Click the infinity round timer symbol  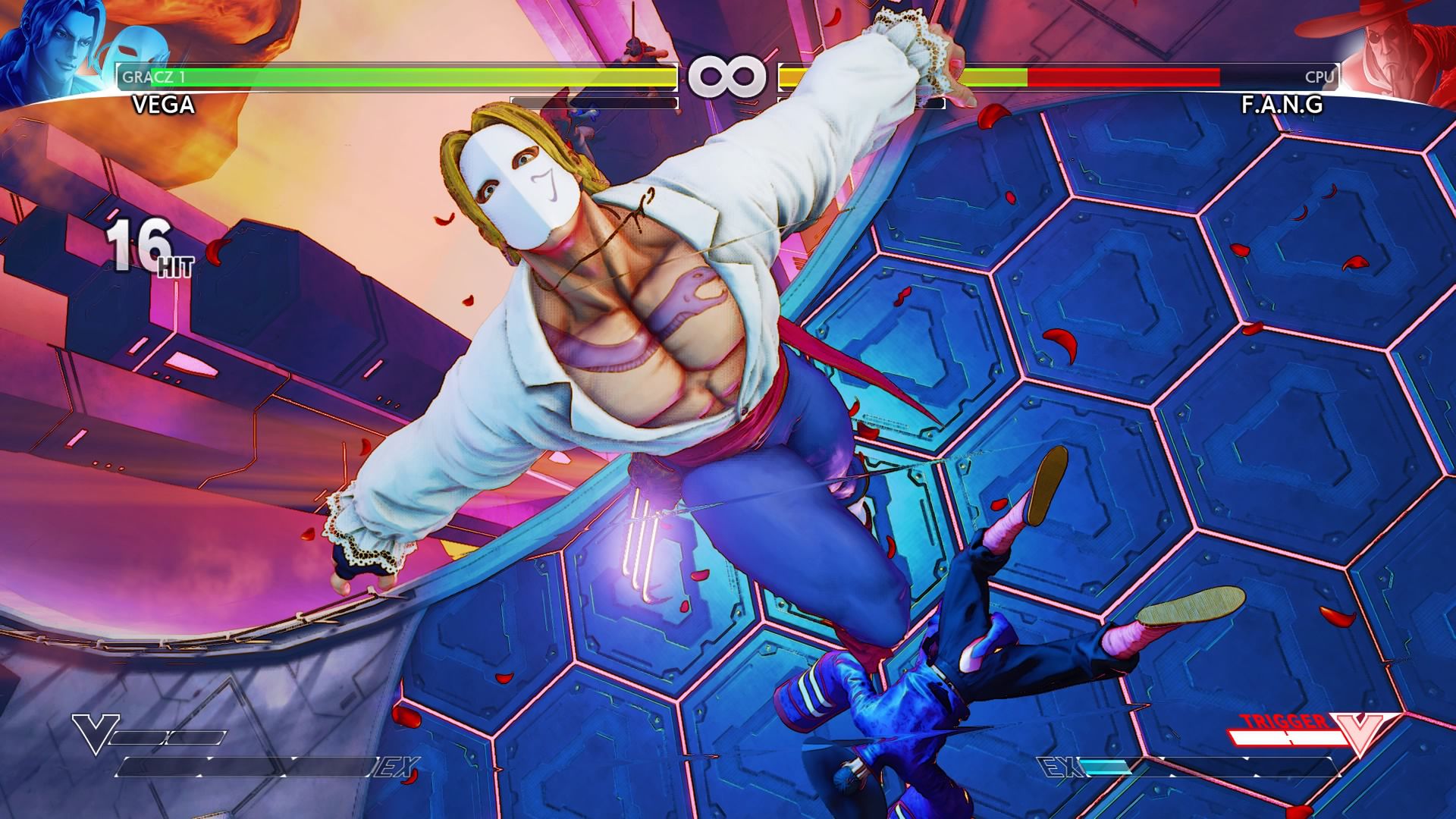tap(728, 76)
